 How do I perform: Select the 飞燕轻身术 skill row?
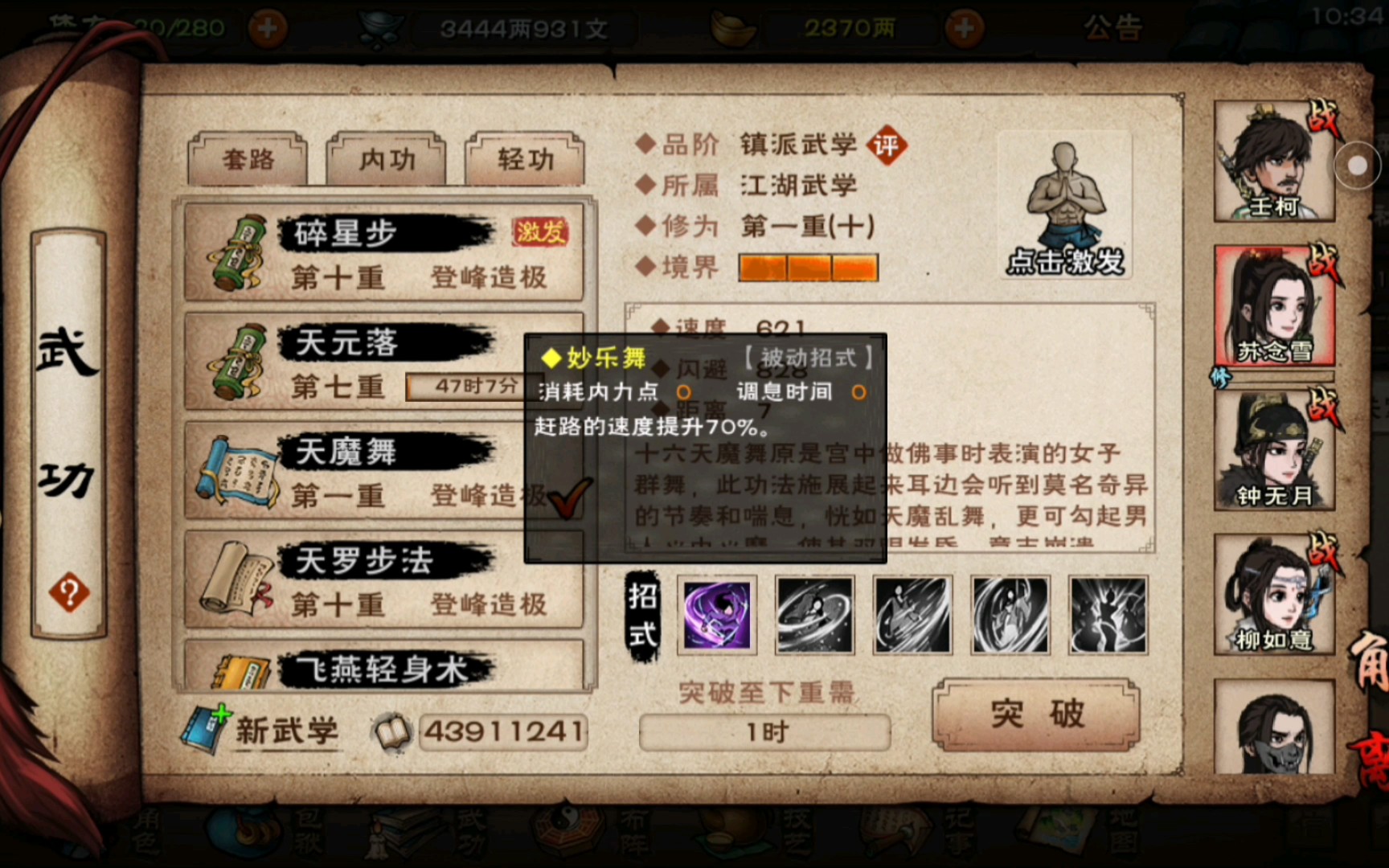point(384,667)
